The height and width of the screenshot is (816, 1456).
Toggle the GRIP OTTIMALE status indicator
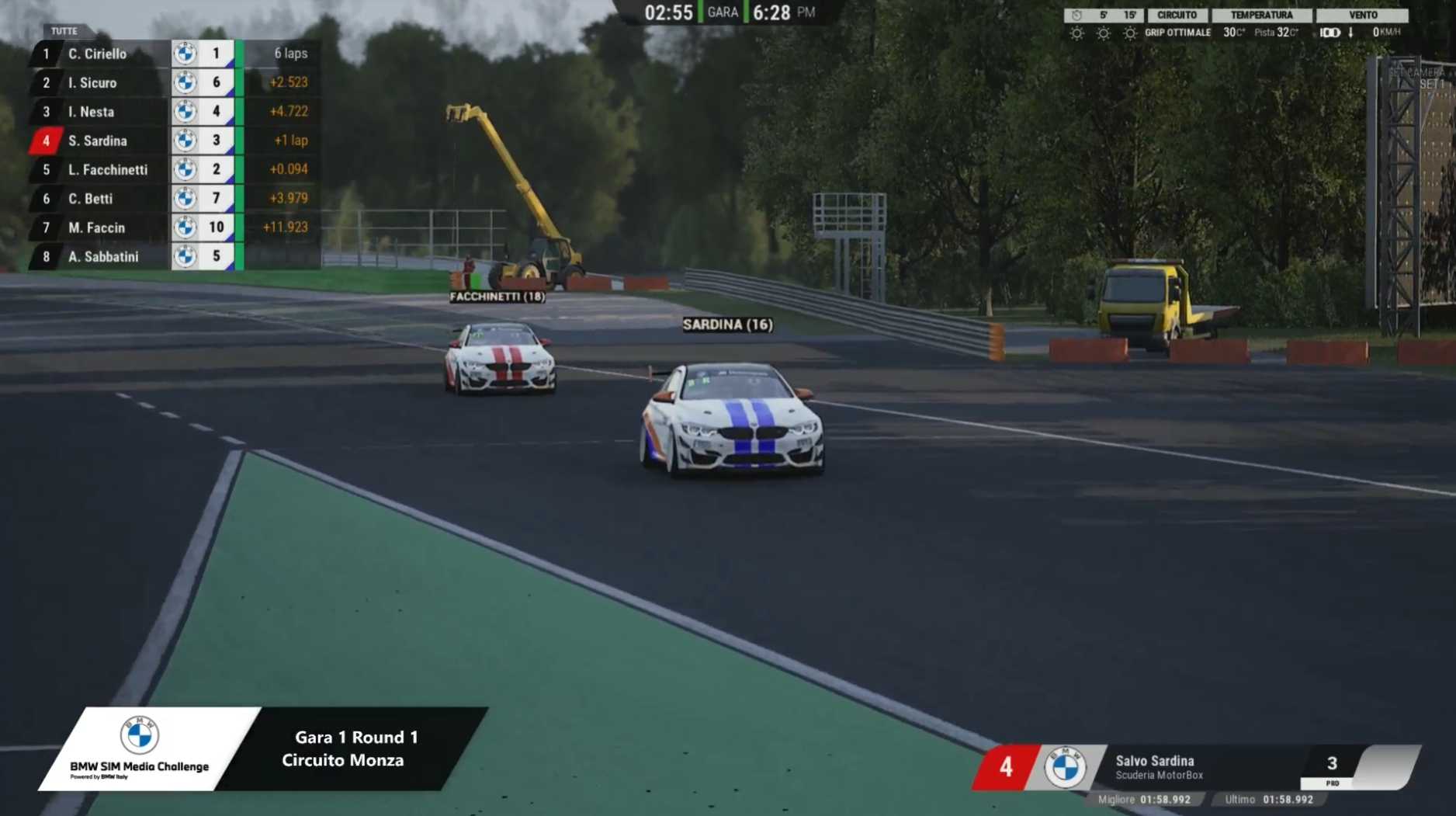[1178, 33]
